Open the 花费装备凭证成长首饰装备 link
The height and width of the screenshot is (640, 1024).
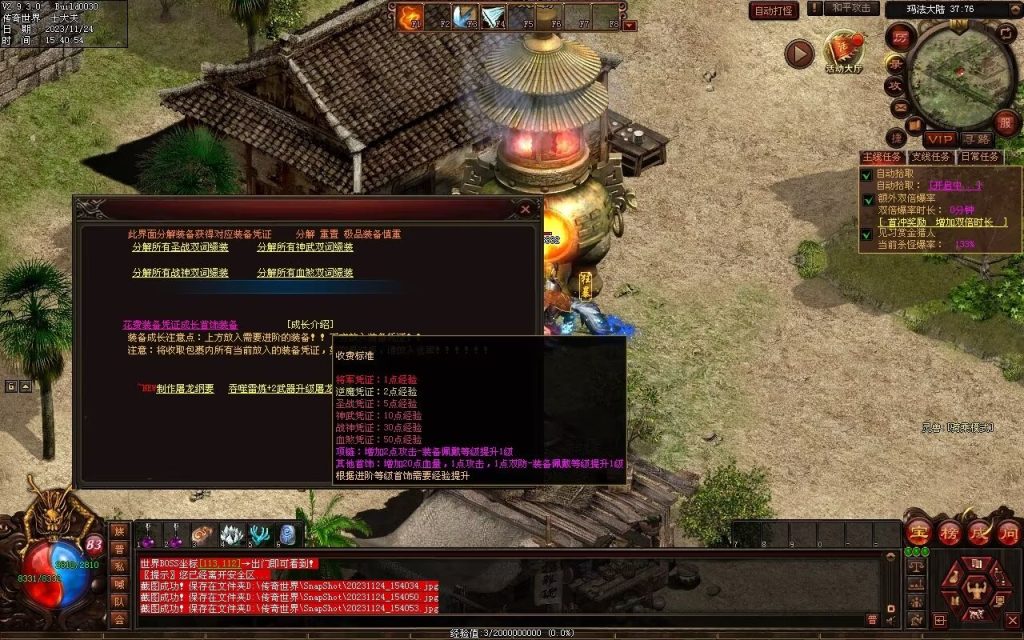(x=180, y=324)
